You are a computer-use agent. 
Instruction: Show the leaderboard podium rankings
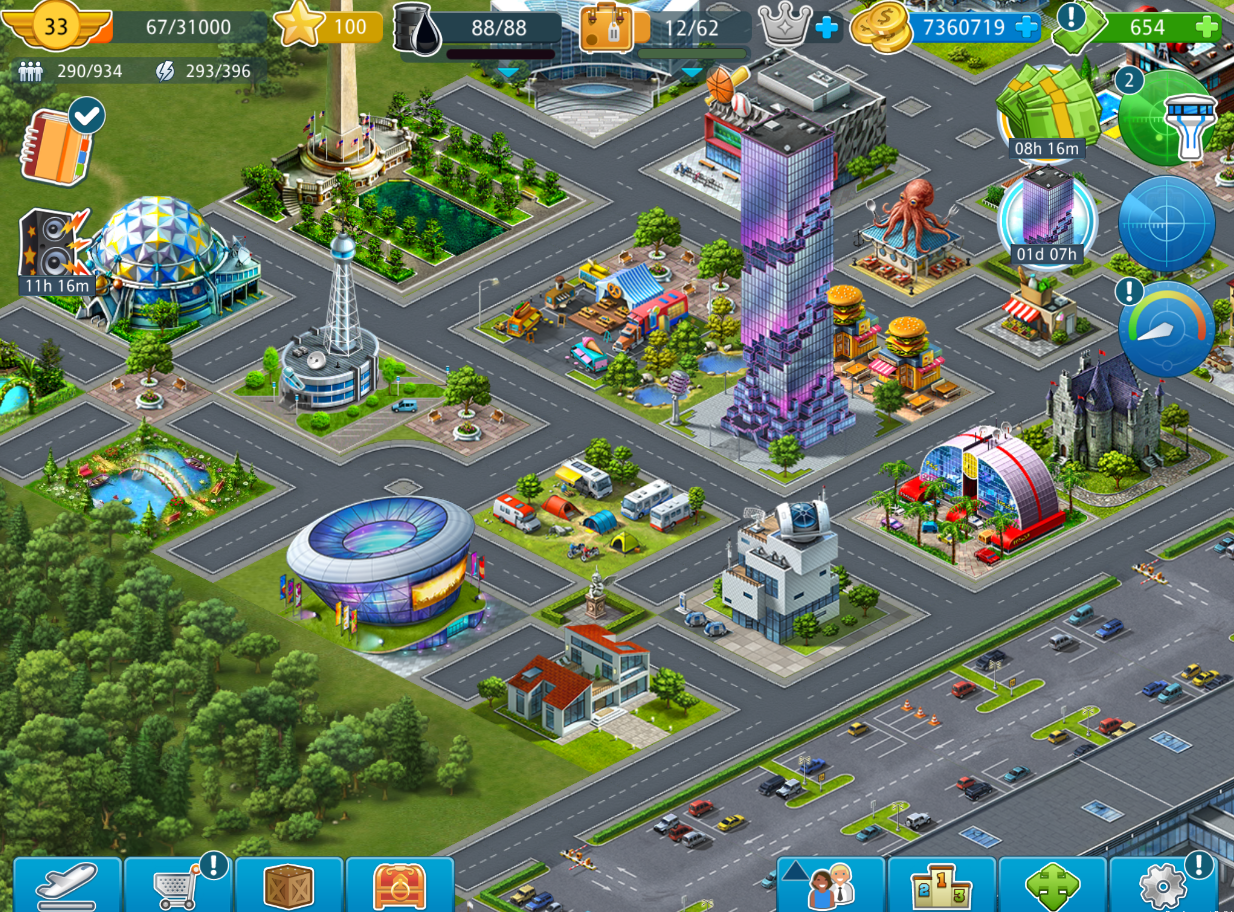coord(942,885)
